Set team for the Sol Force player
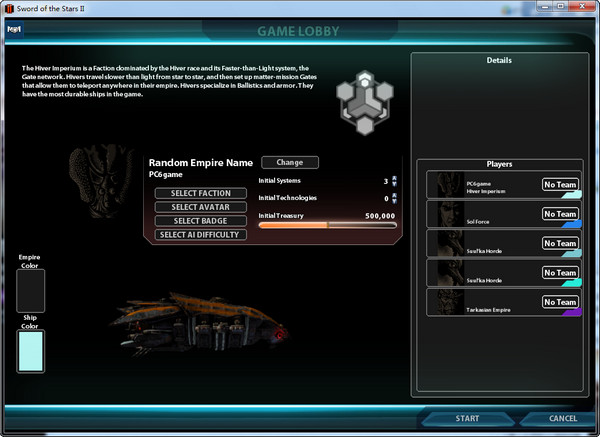The image size is (600, 437). click(560, 214)
